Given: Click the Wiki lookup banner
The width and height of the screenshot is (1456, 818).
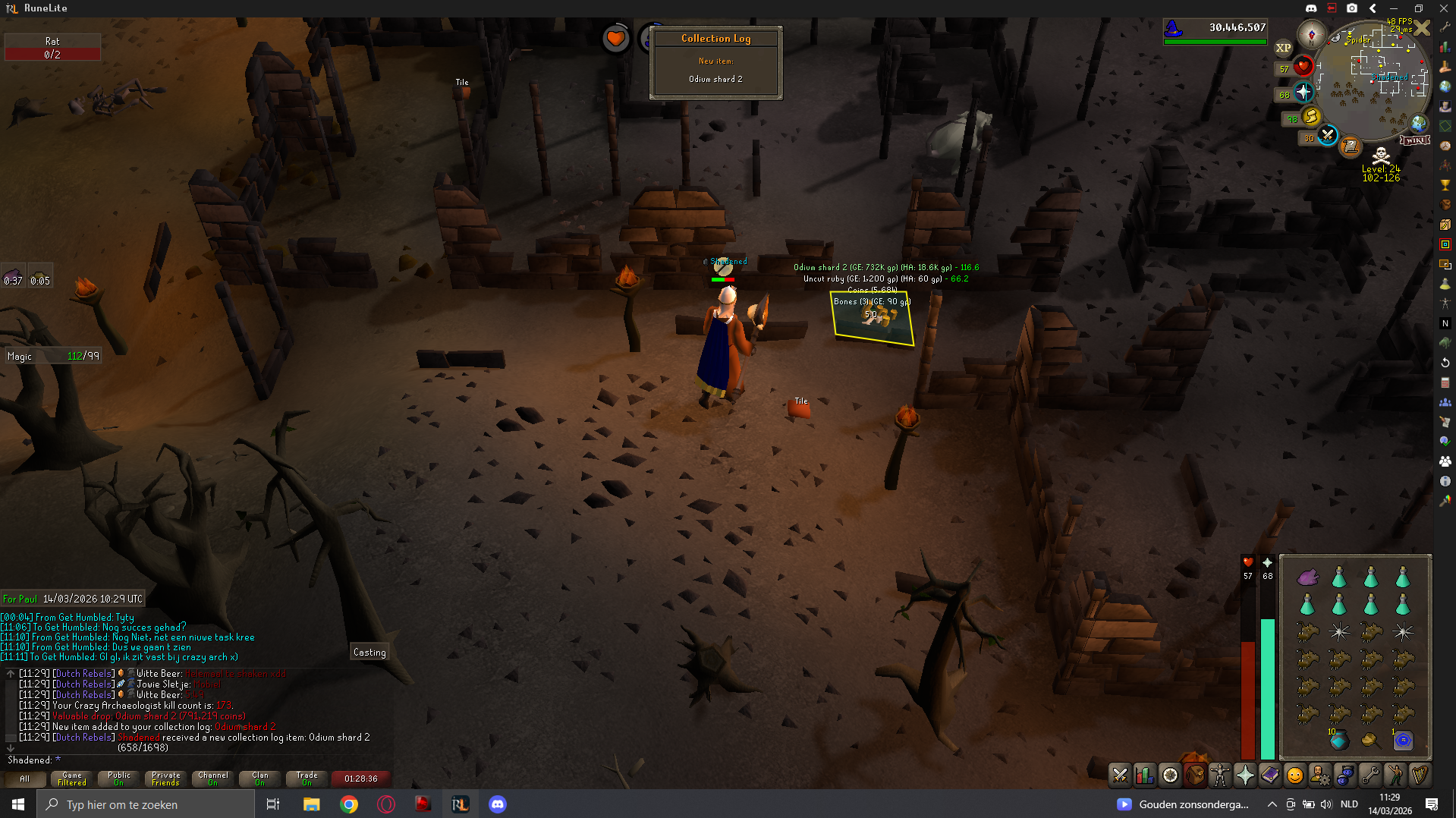Looking at the screenshot, I should point(1414,140).
